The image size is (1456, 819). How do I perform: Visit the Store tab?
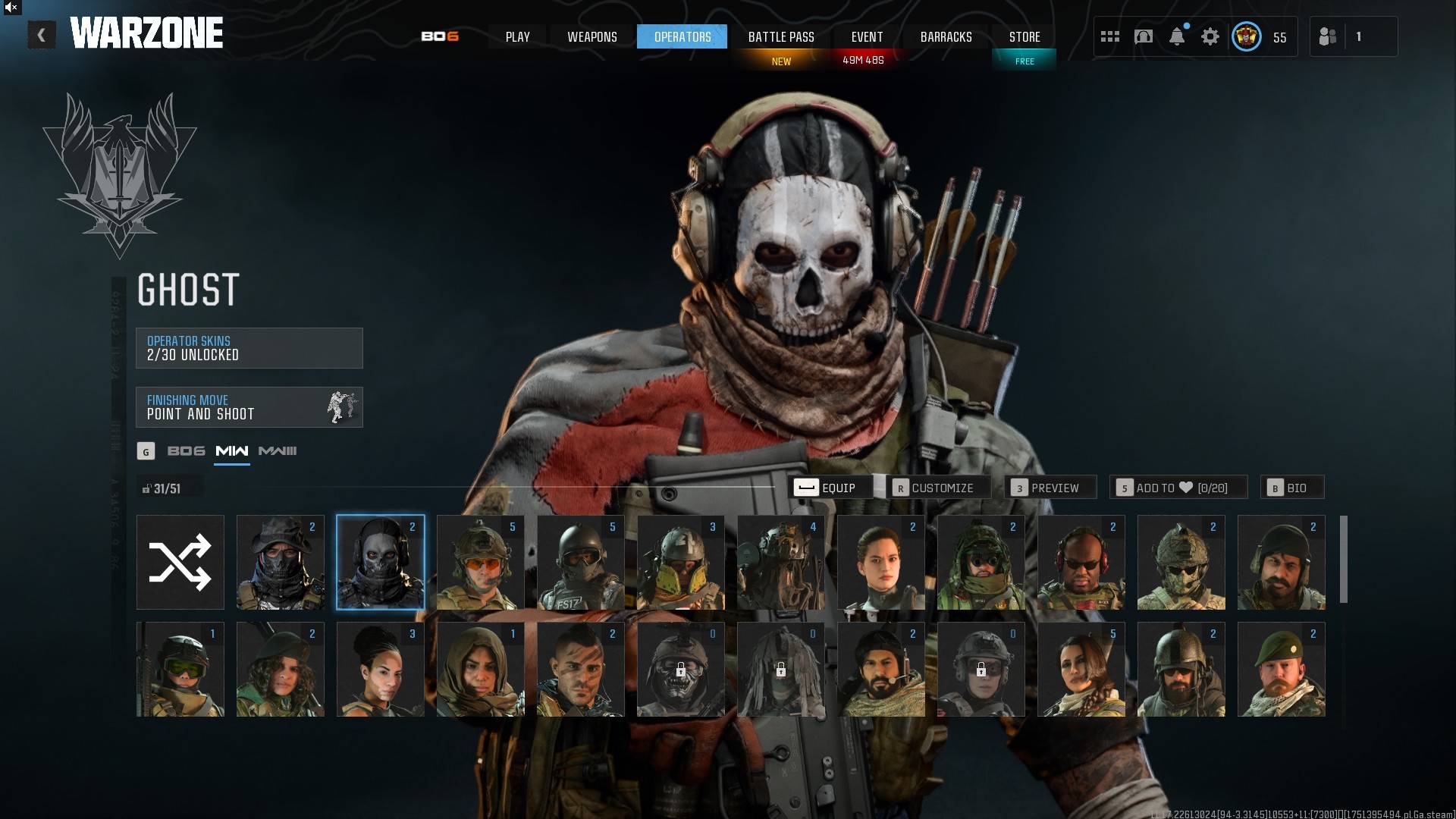[x=1025, y=37]
